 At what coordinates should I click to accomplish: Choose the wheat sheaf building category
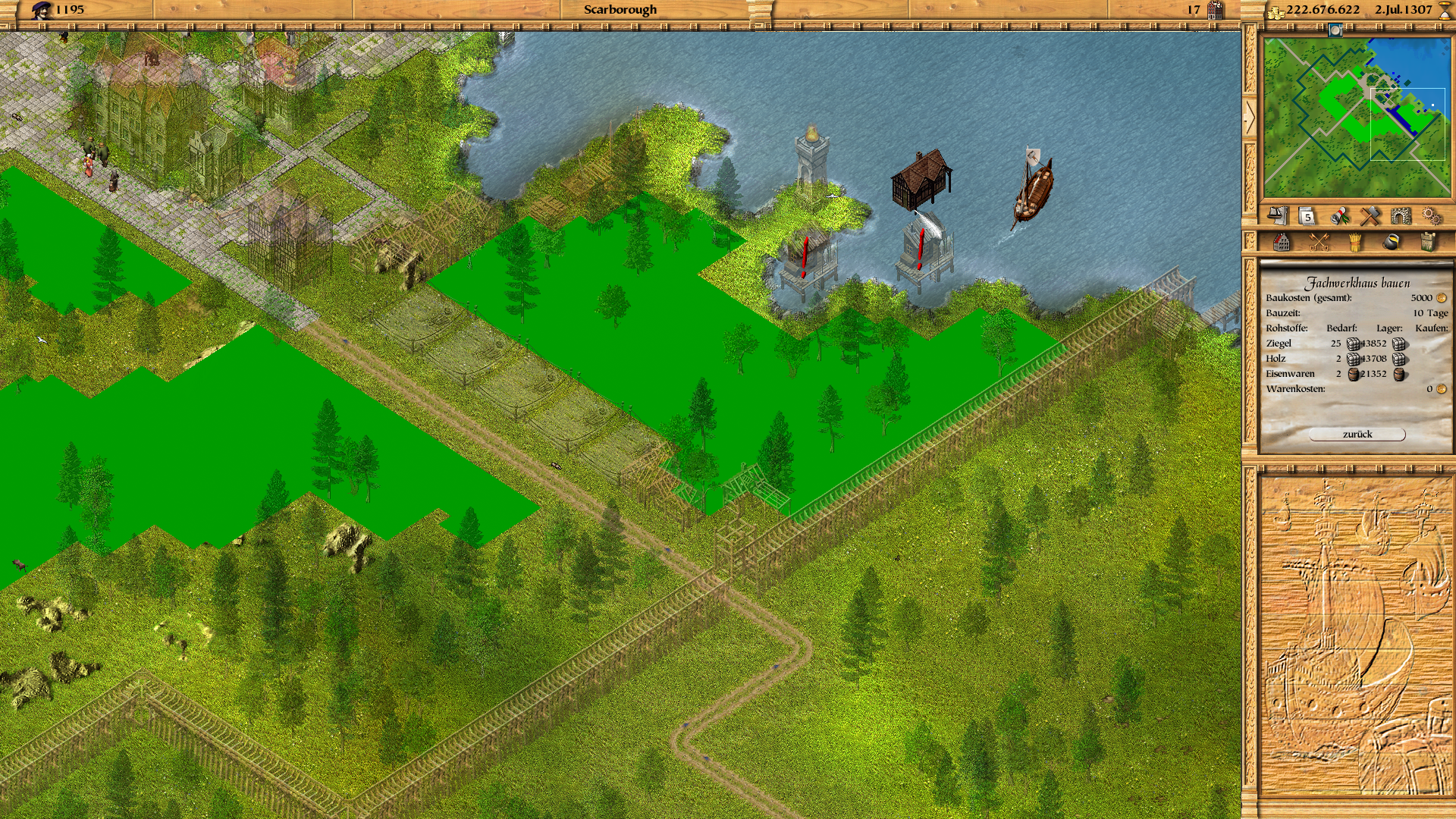coord(1355,243)
